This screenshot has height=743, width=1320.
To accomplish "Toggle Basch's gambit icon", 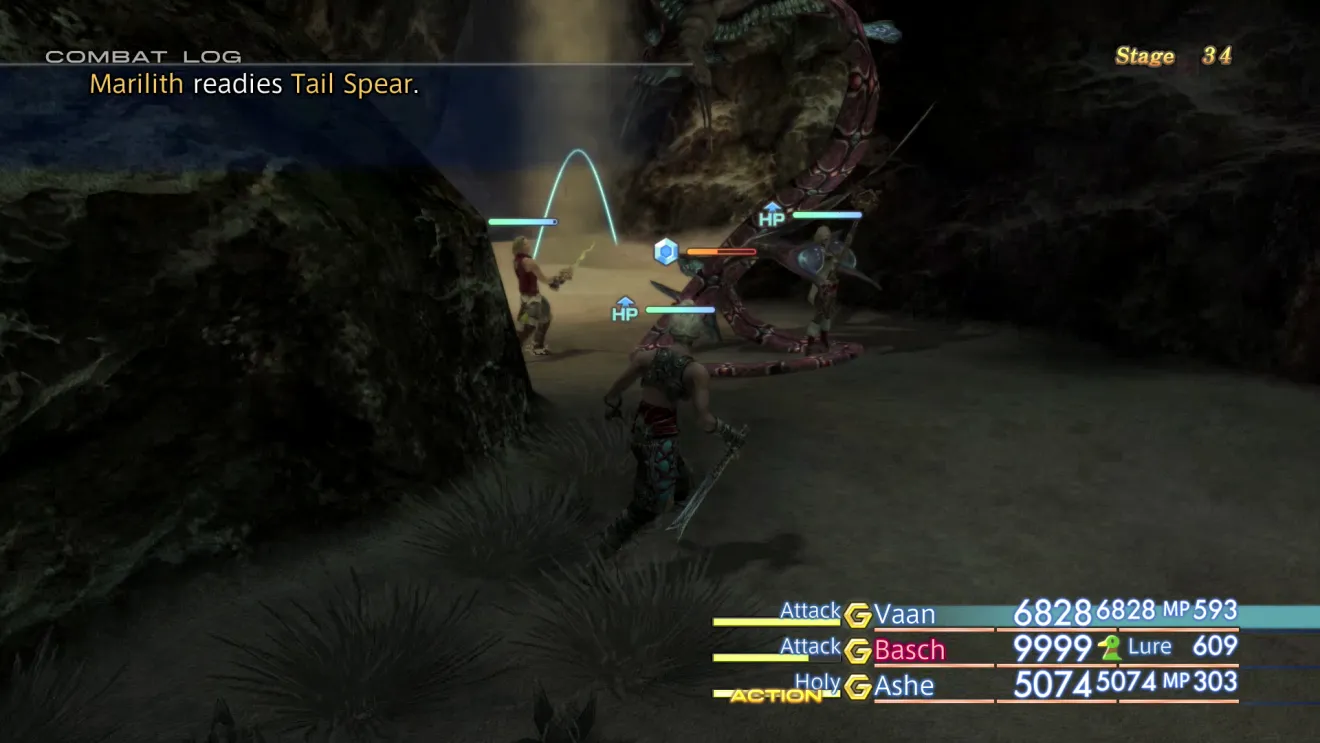I will pyautogui.click(x=857, y=651).
